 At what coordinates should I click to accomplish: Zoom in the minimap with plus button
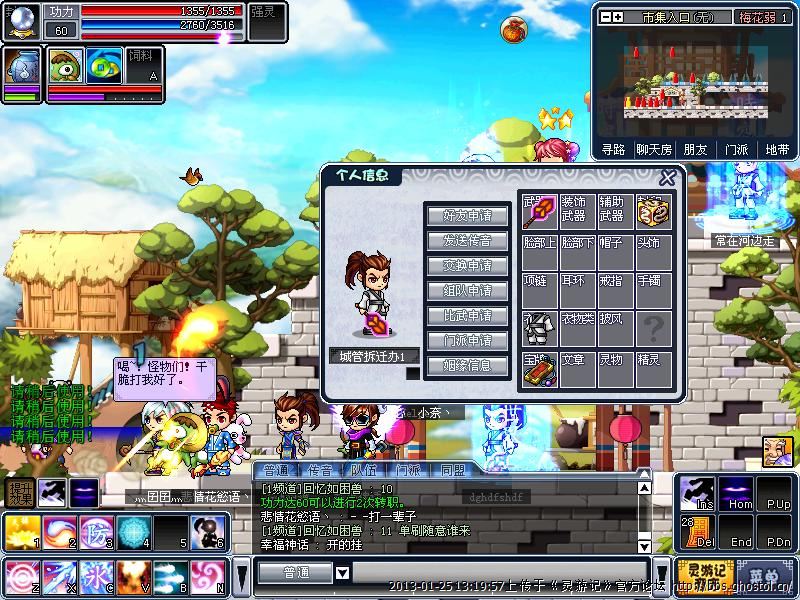click(618, 17)
